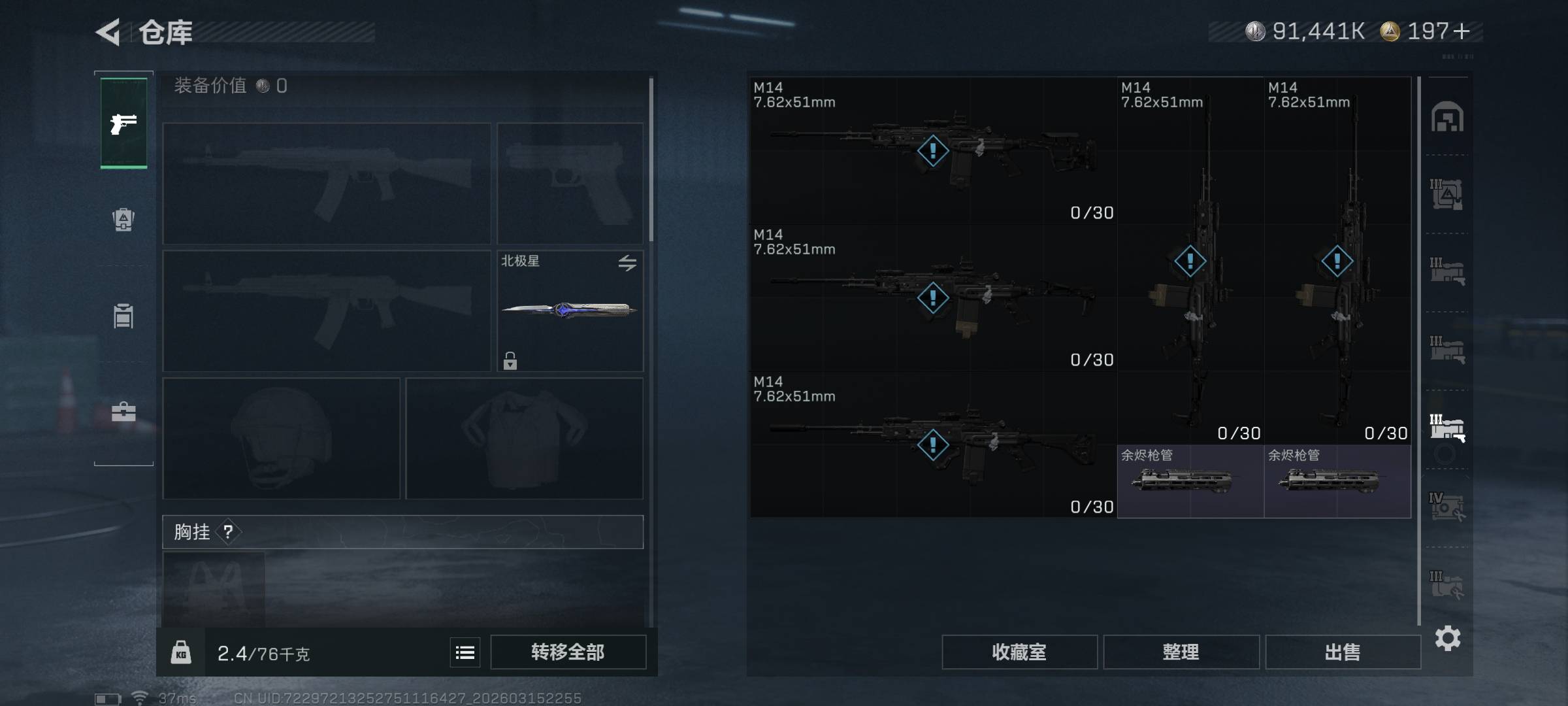Go back from the 仓库 screen
Image resolution: width=1568 pixels, height=706 pixels.
108,32
